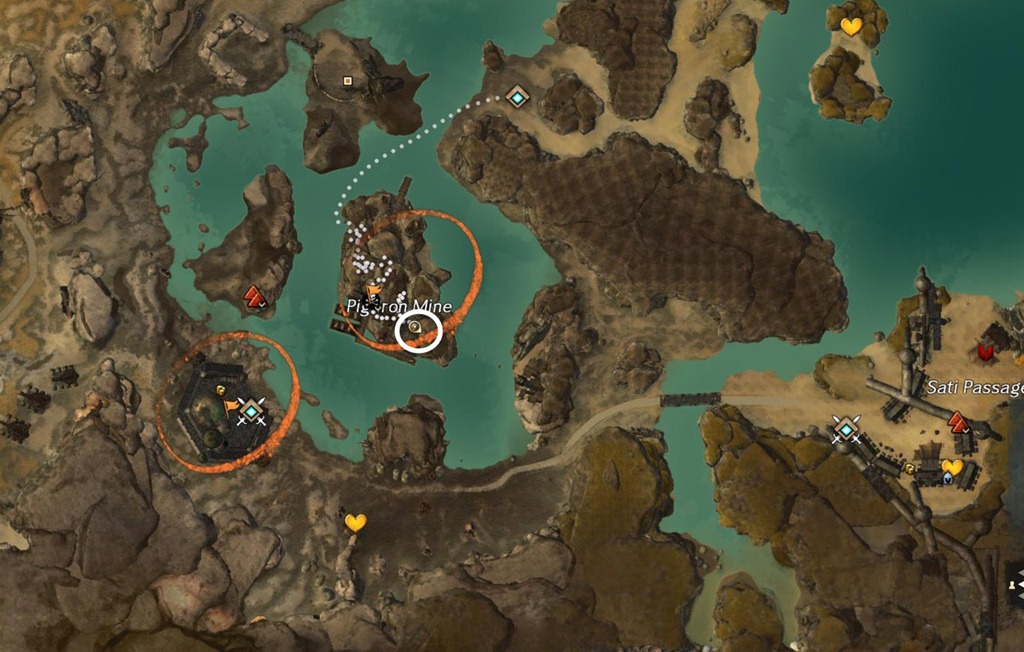Click the red vista marker under Sati Passage label

(958, 421)
